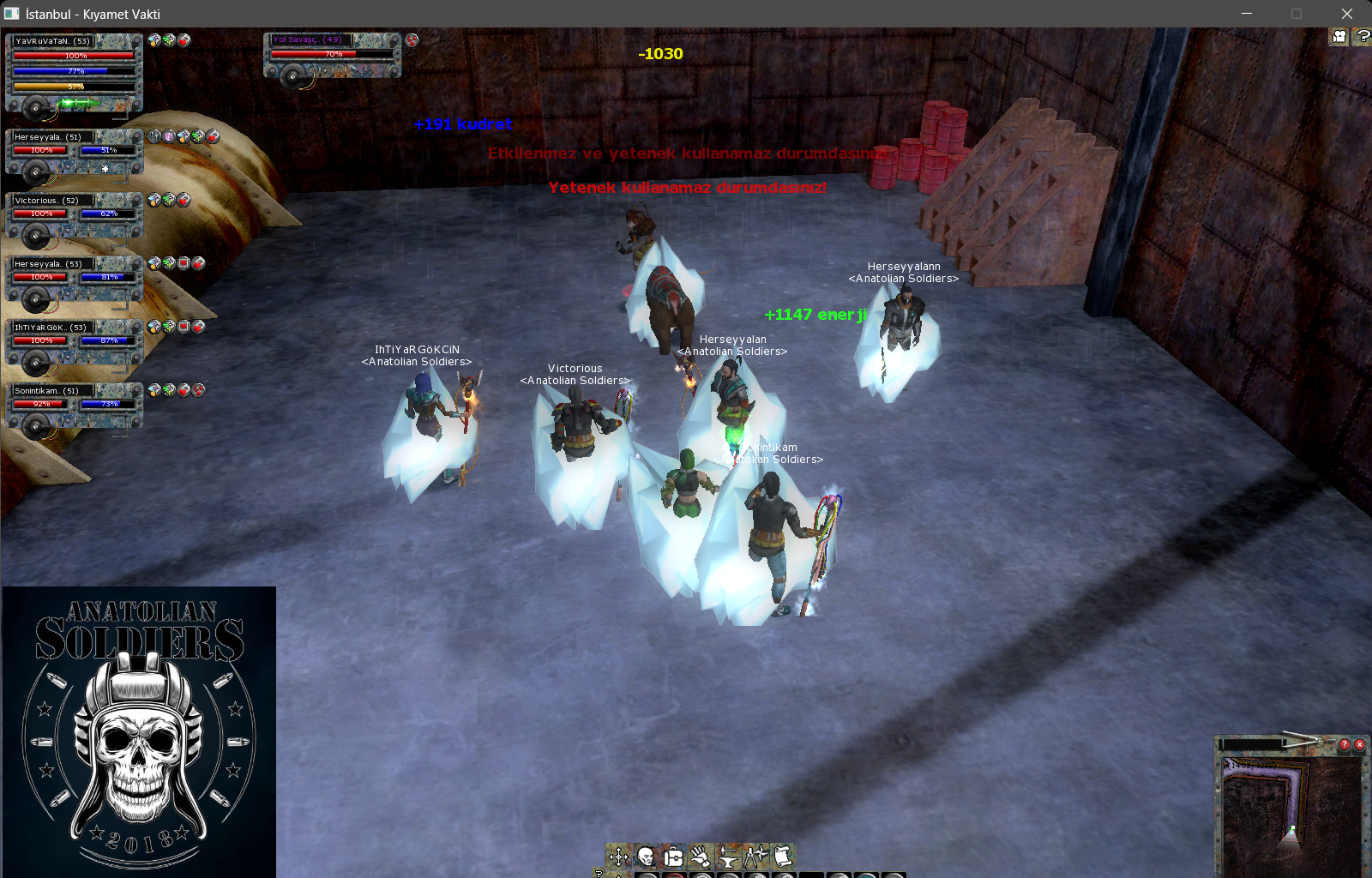Select party member Victorious' frame
1372x878 pixels.
[74, 214]
